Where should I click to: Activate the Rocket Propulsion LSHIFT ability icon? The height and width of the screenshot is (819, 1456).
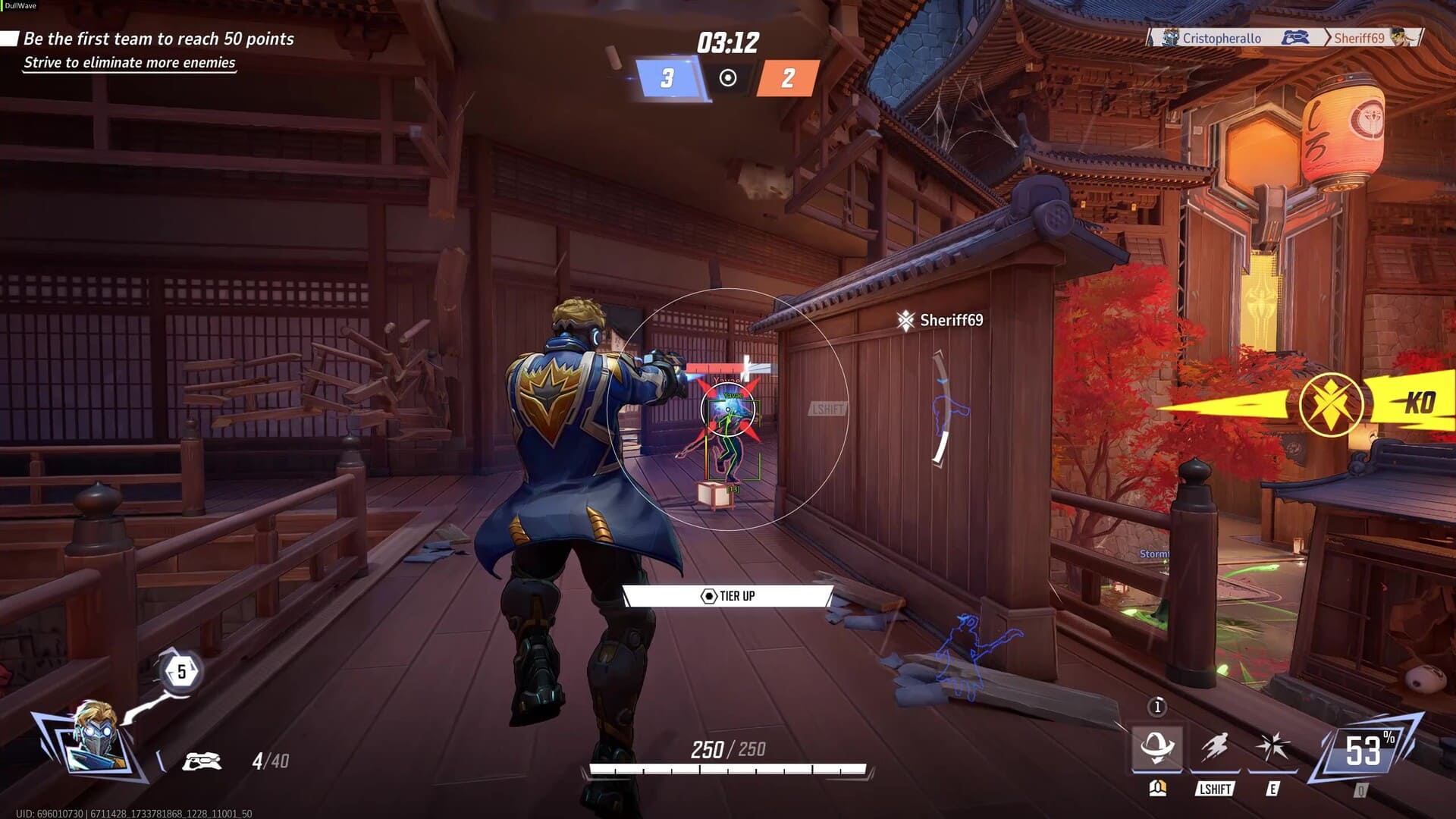click(x=1215, y=748)
